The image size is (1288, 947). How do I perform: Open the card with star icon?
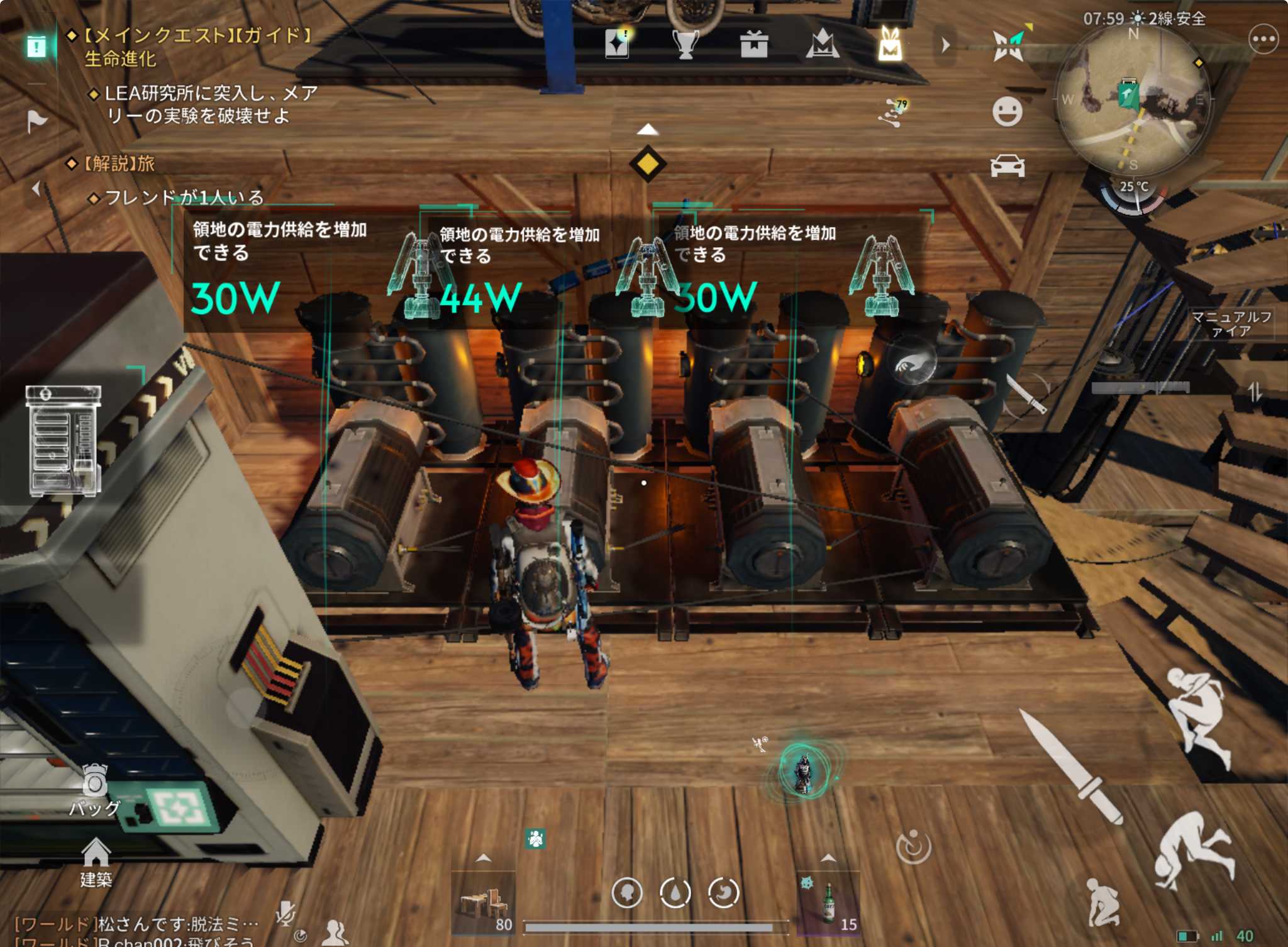click(617, 44)
